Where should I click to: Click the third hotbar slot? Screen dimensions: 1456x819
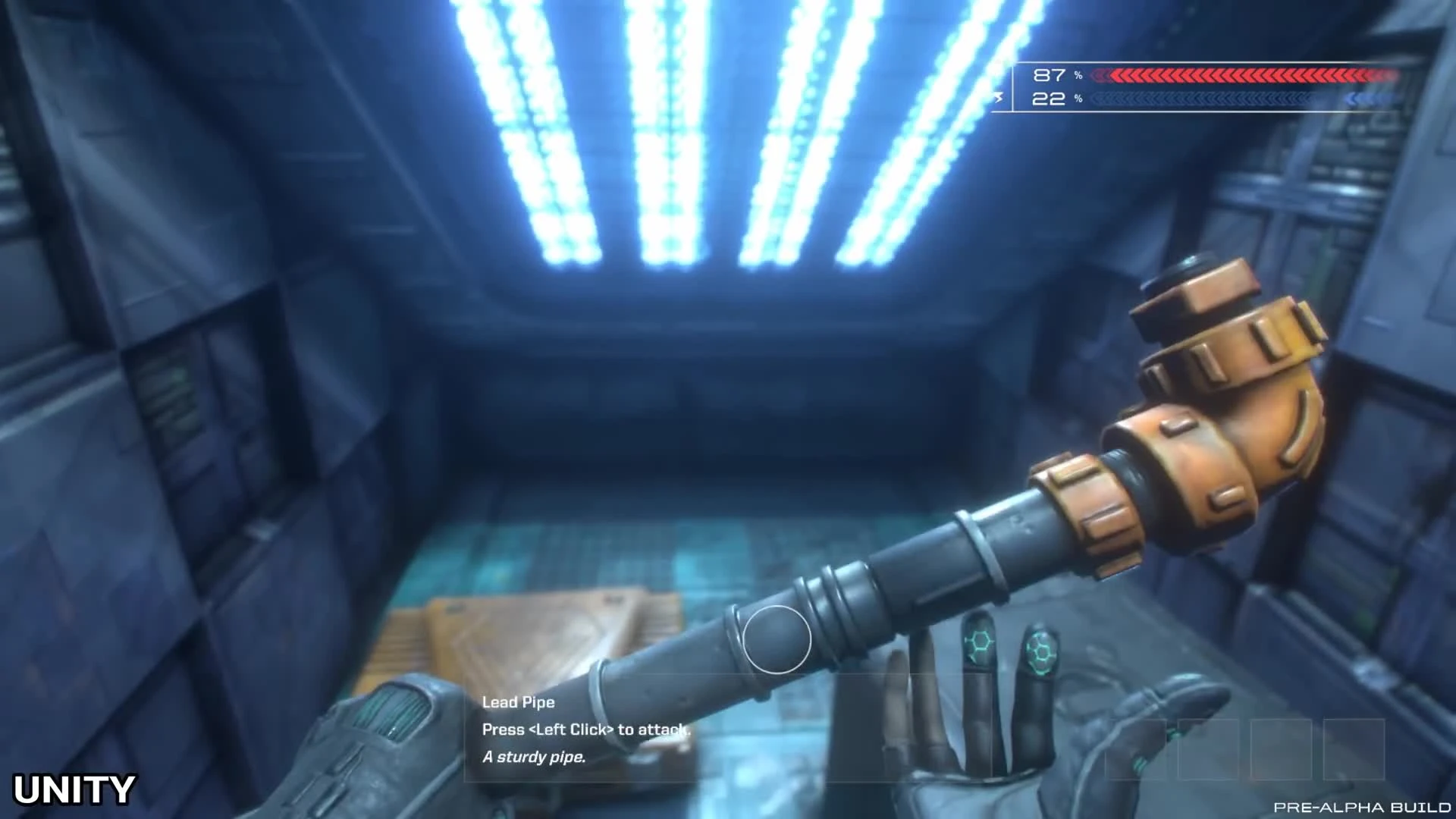[x=1280, y=749]
